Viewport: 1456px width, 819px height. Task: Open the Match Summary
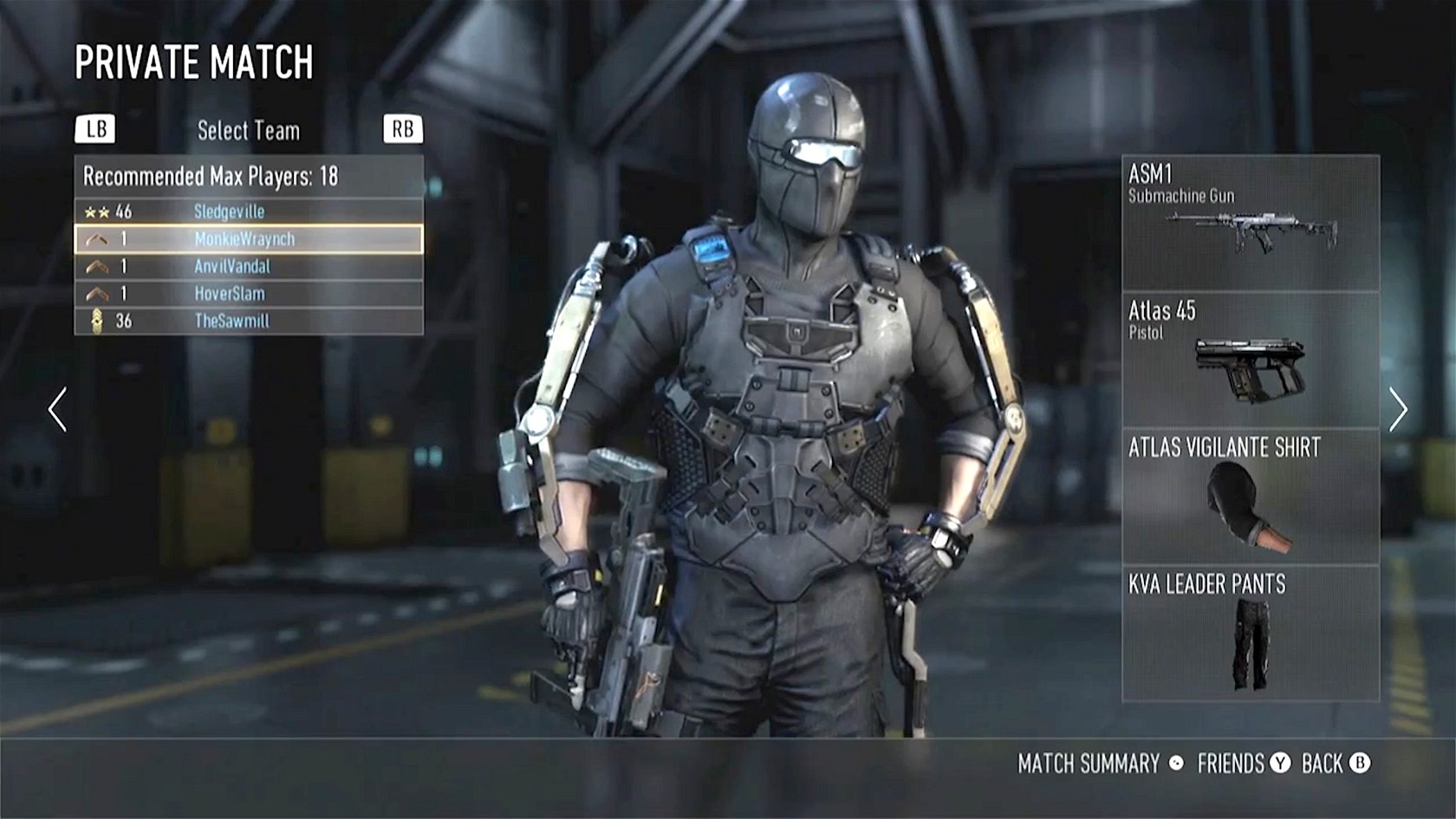point(1099,764)
